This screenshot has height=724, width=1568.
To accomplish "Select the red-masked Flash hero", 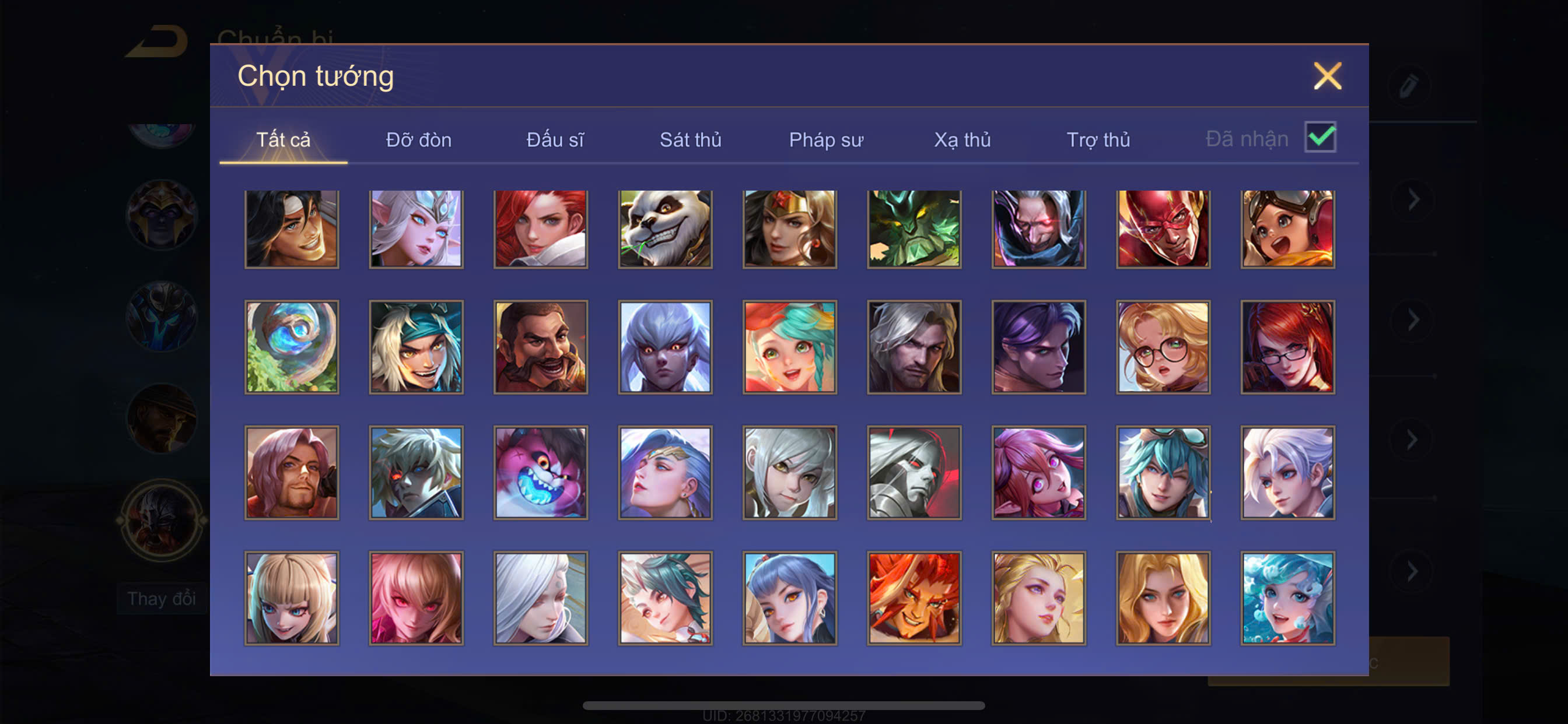I will point(1163,229).
